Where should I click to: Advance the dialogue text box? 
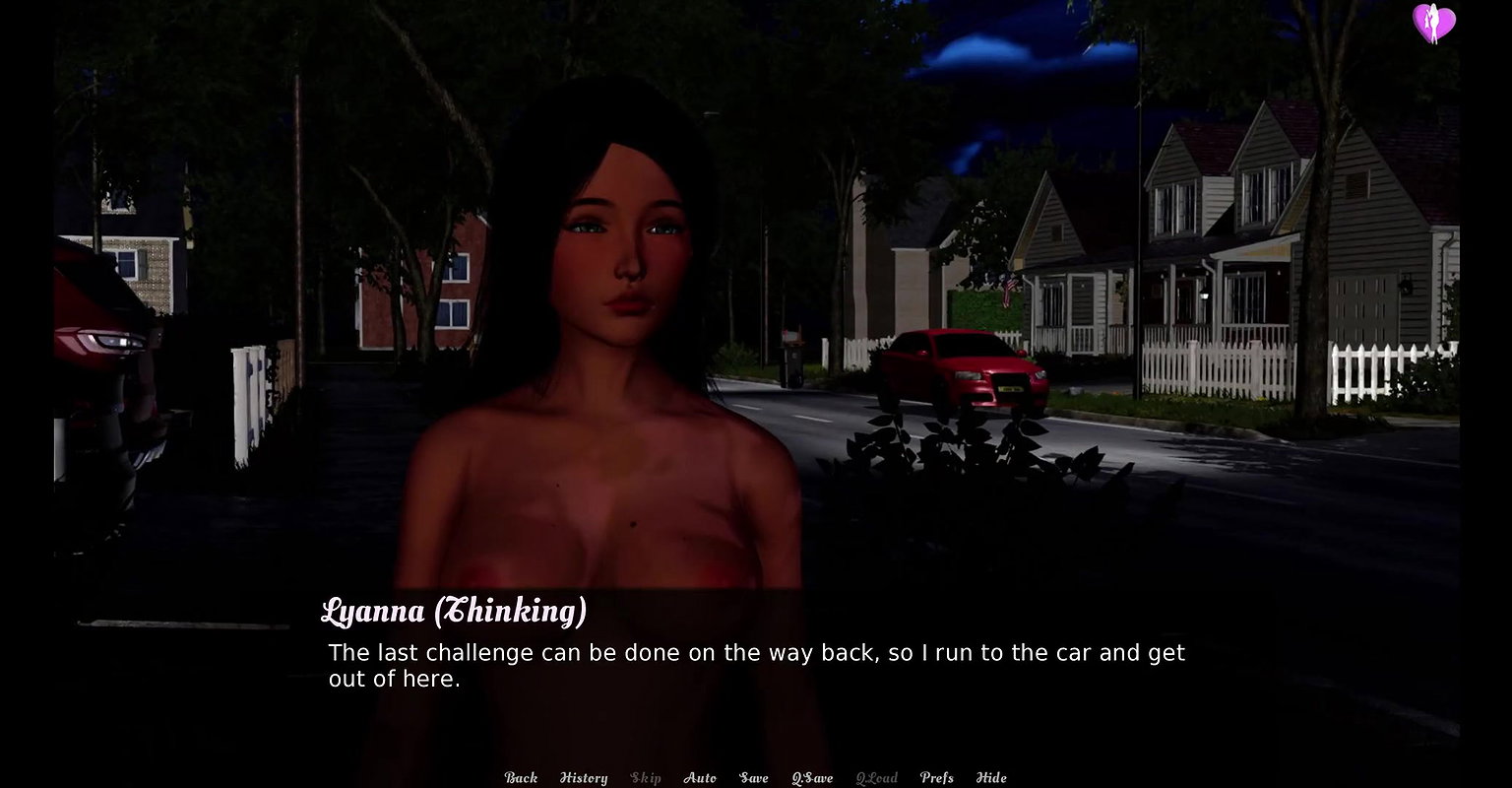(x=756, y=665)
